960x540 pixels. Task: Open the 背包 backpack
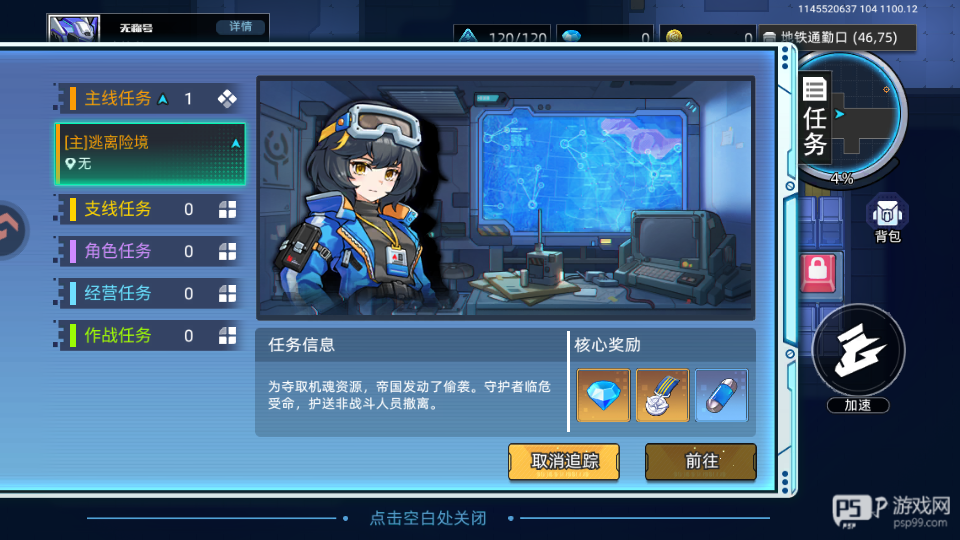coord(887,219)
